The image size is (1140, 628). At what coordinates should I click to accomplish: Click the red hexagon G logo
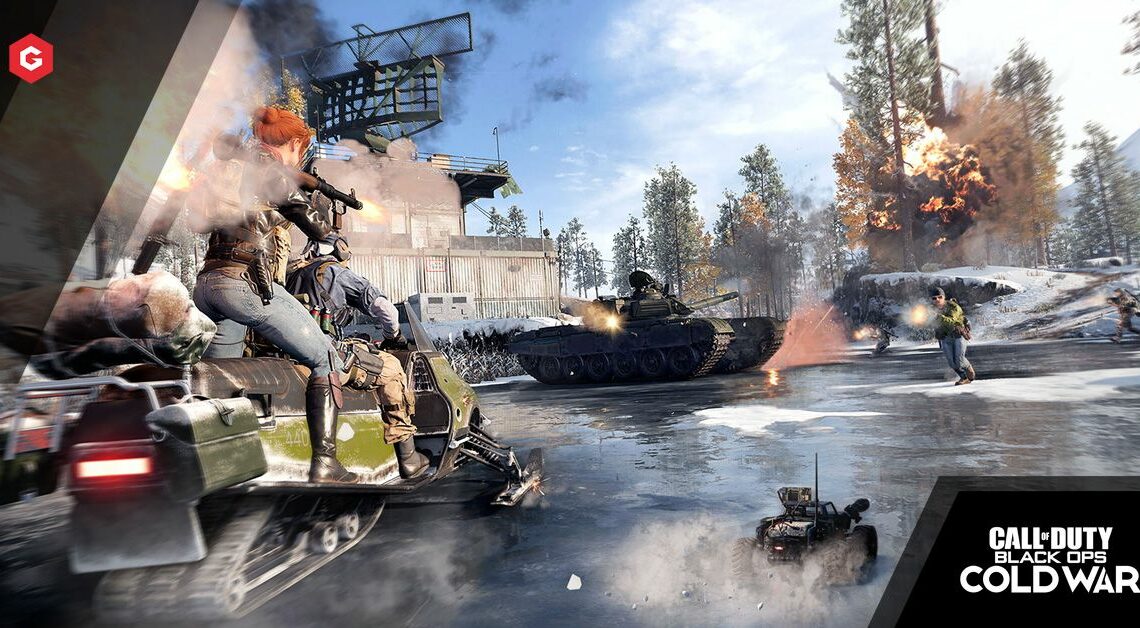pos(31,58)
